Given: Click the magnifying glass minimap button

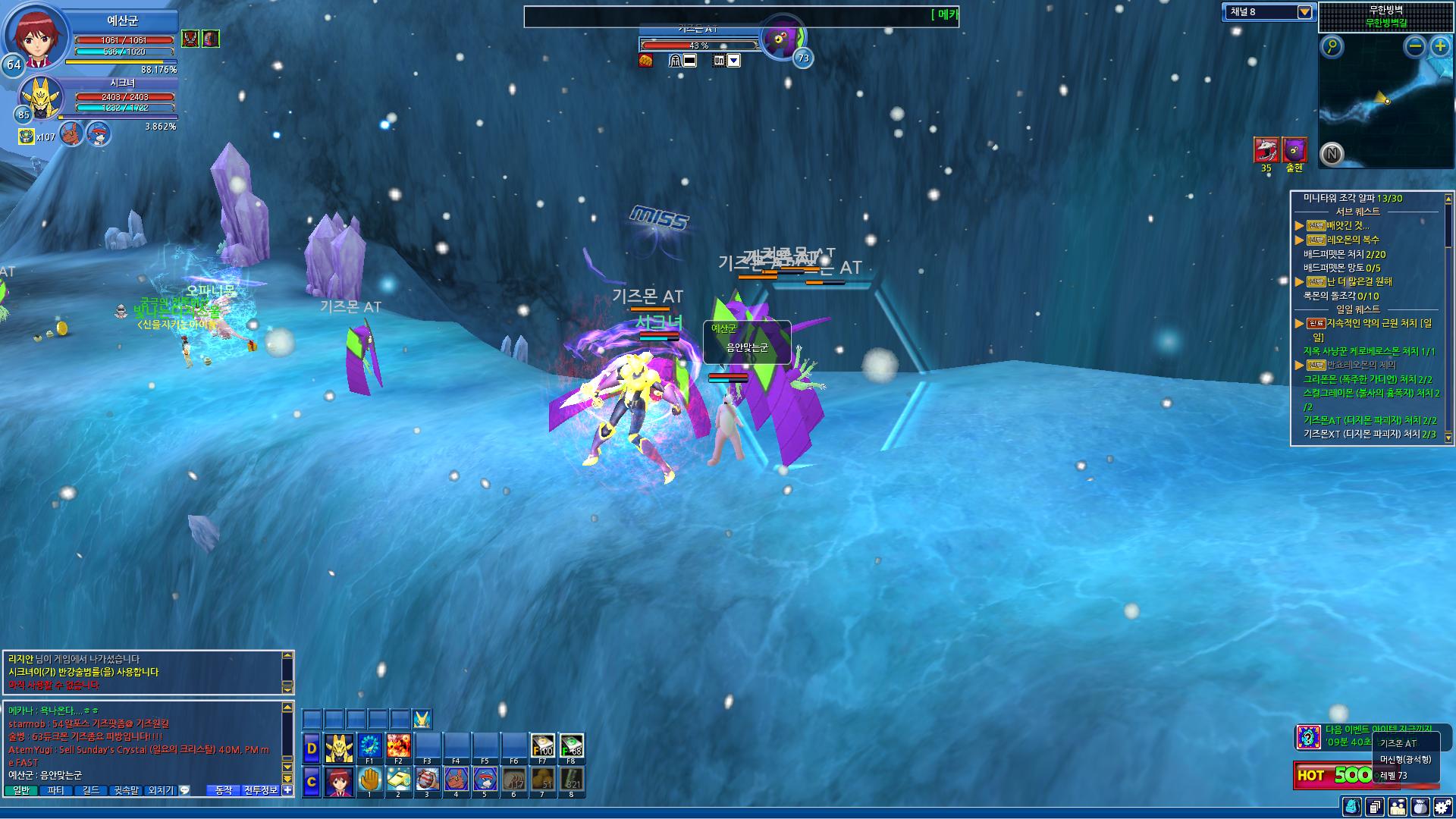Looking at the screenshot, I should [1332, 47].
